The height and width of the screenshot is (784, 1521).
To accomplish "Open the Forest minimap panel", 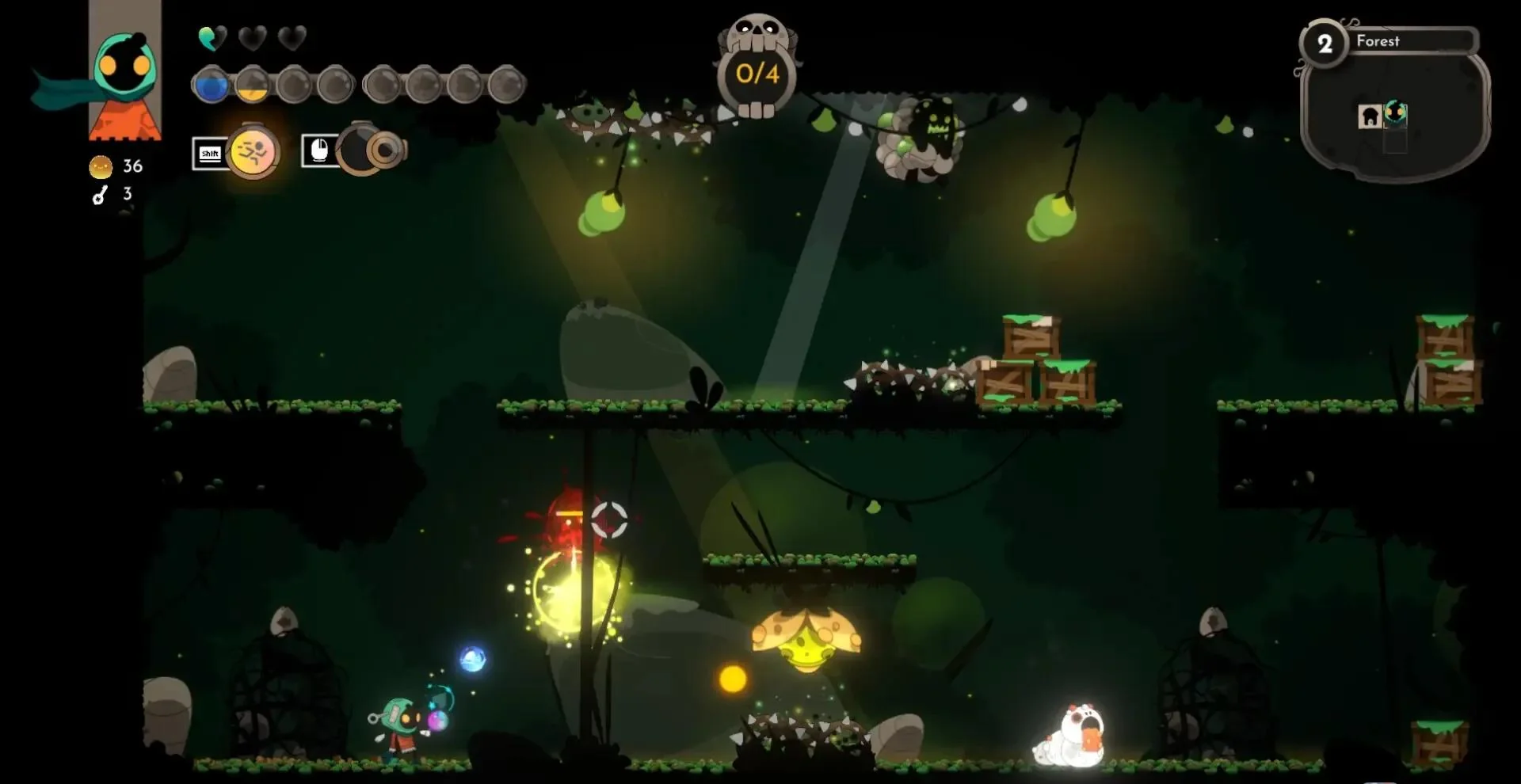I will (1394, 103).
